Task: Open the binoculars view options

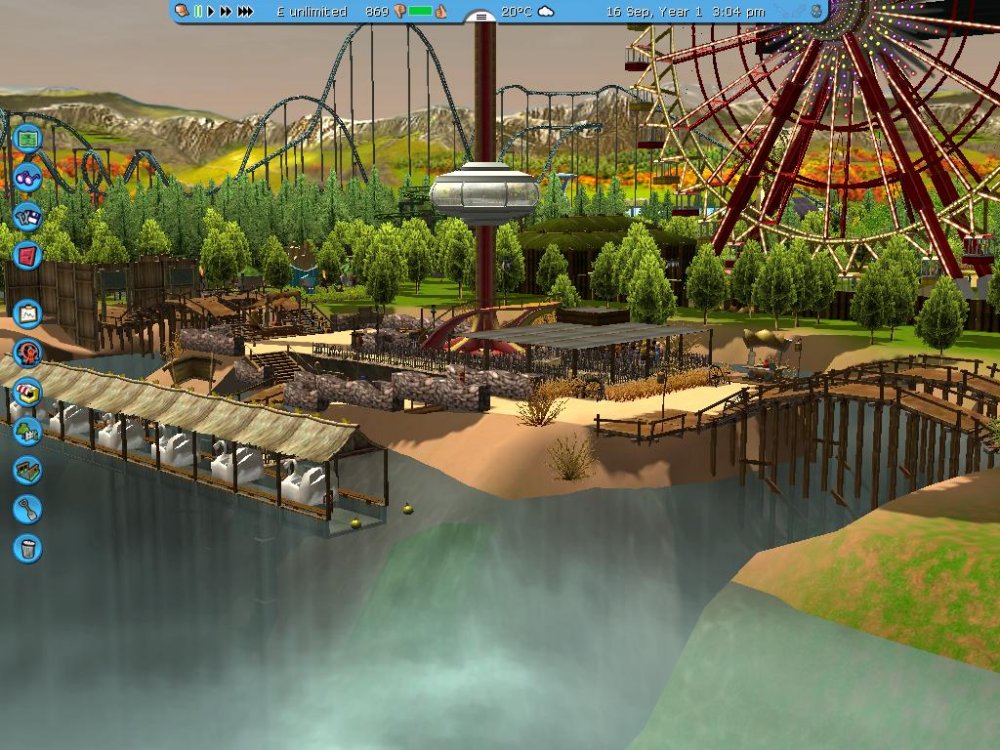Action: [27, 179]
